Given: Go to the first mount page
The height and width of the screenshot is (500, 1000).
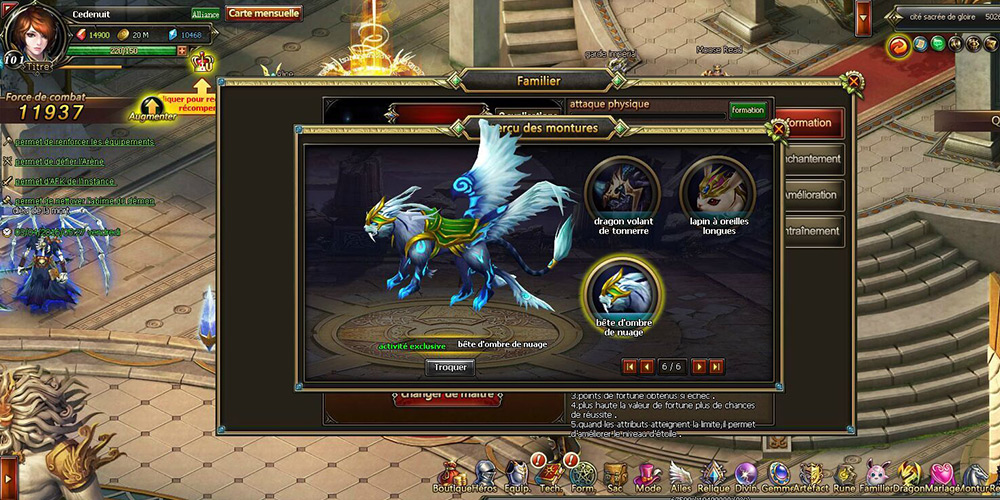Looking at the screenshot, I should click(x=630, y=367).
